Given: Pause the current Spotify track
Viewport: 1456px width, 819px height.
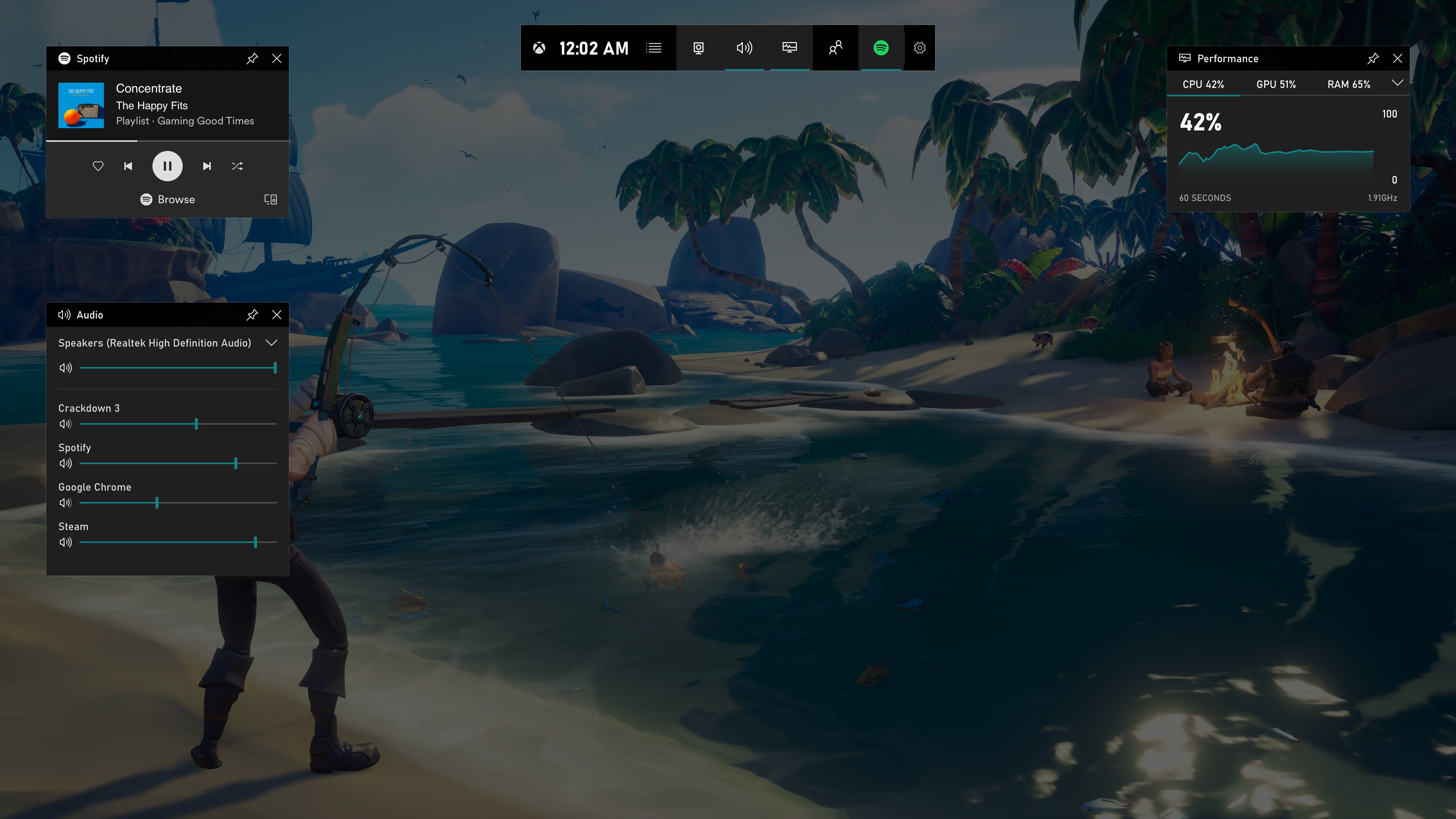Looking at the screenshot, I should pos(167,166).
